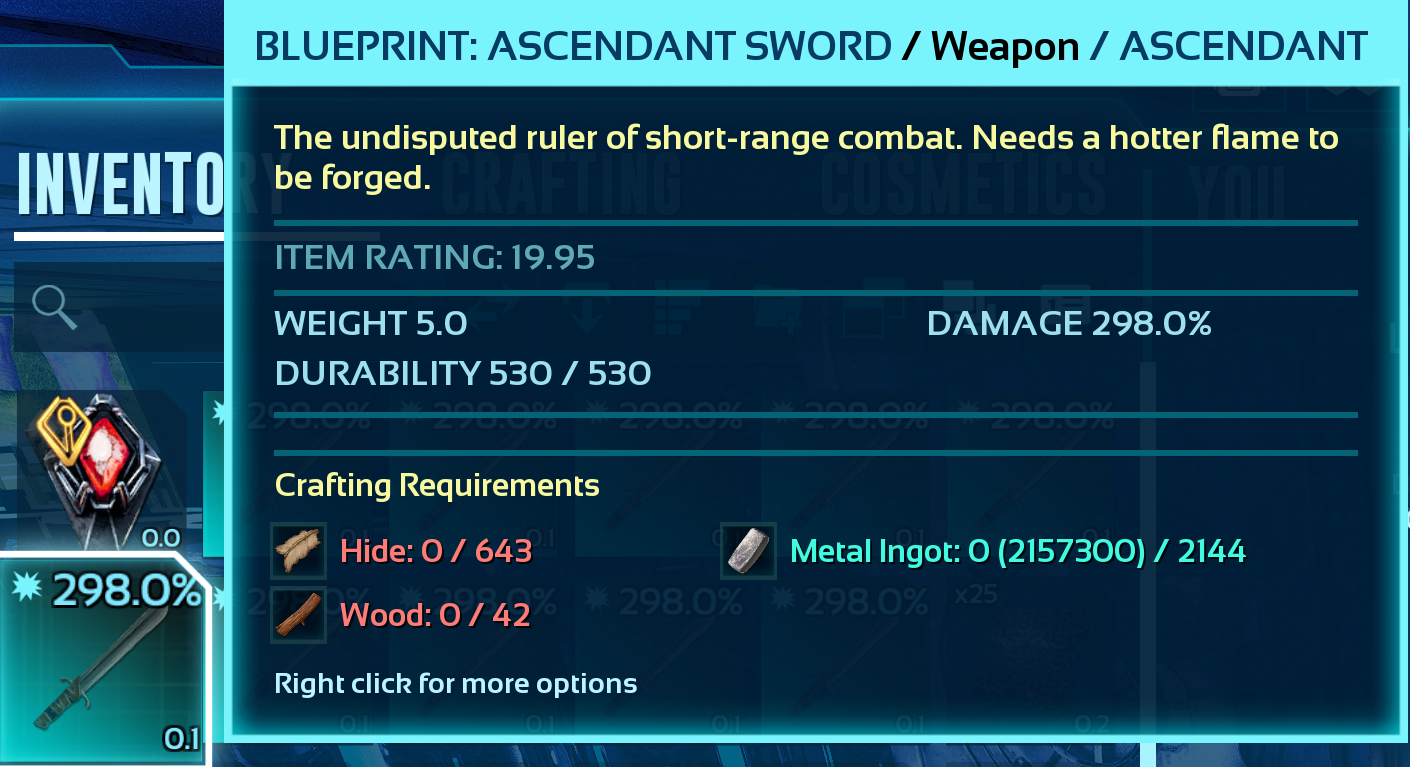Click the Right click for more options text
This screenshot has width=1410, height=767.
(456, 684)
